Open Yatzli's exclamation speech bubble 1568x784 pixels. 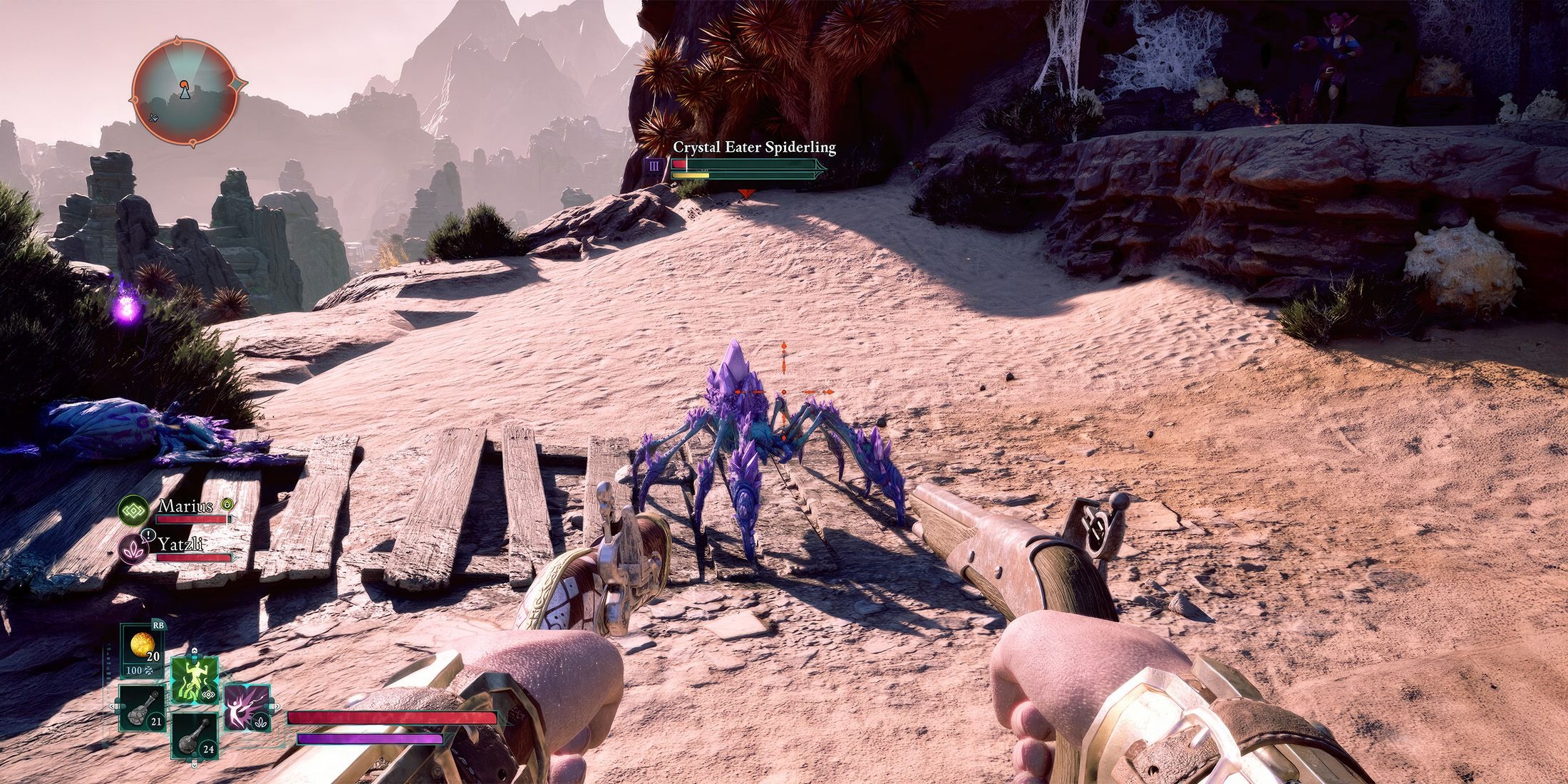[148, 533]
